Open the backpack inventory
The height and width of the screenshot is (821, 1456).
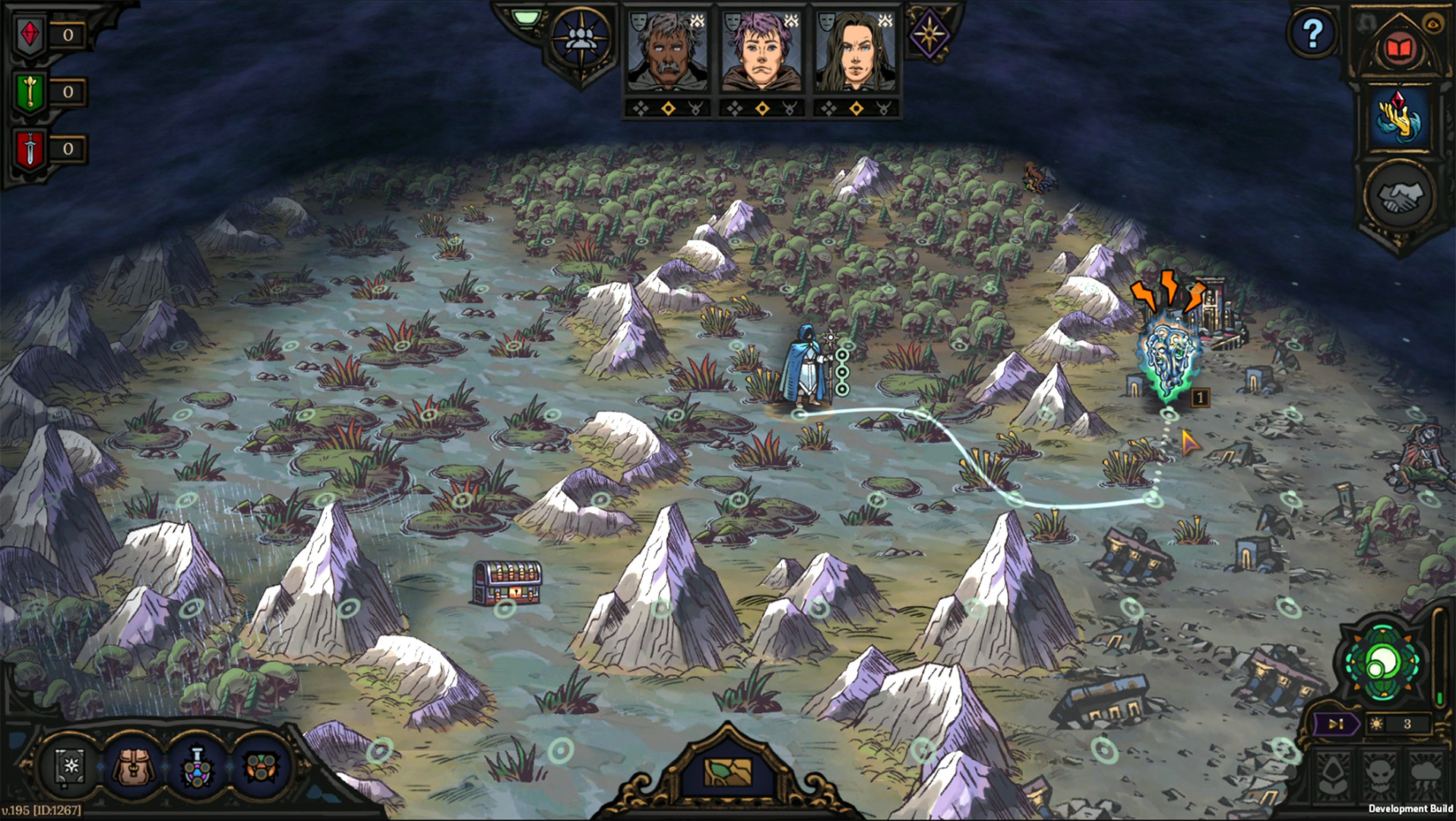[x=135, y=766]
